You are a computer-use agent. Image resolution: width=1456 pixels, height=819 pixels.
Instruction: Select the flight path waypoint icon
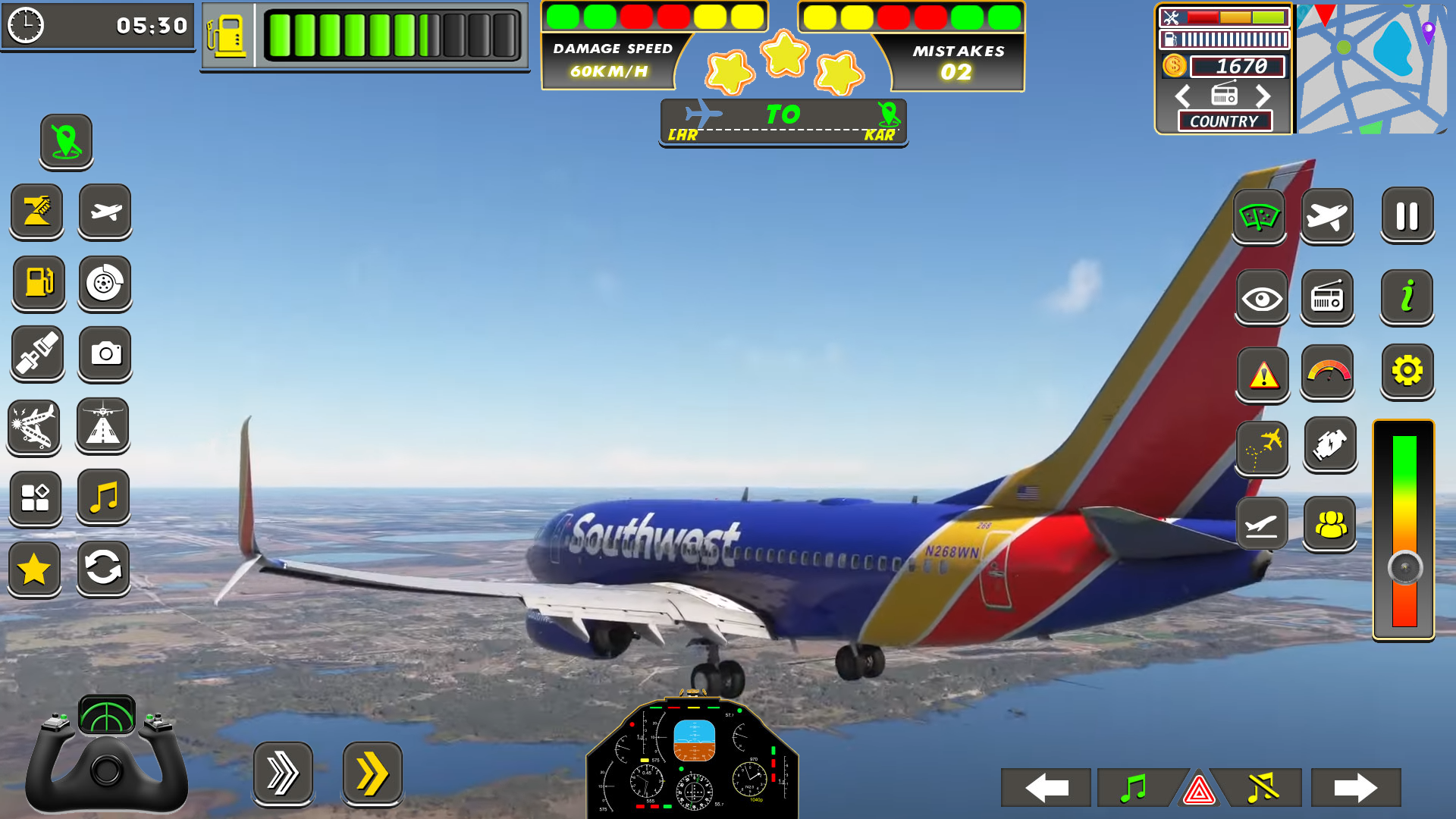[x=1261, y=448]
